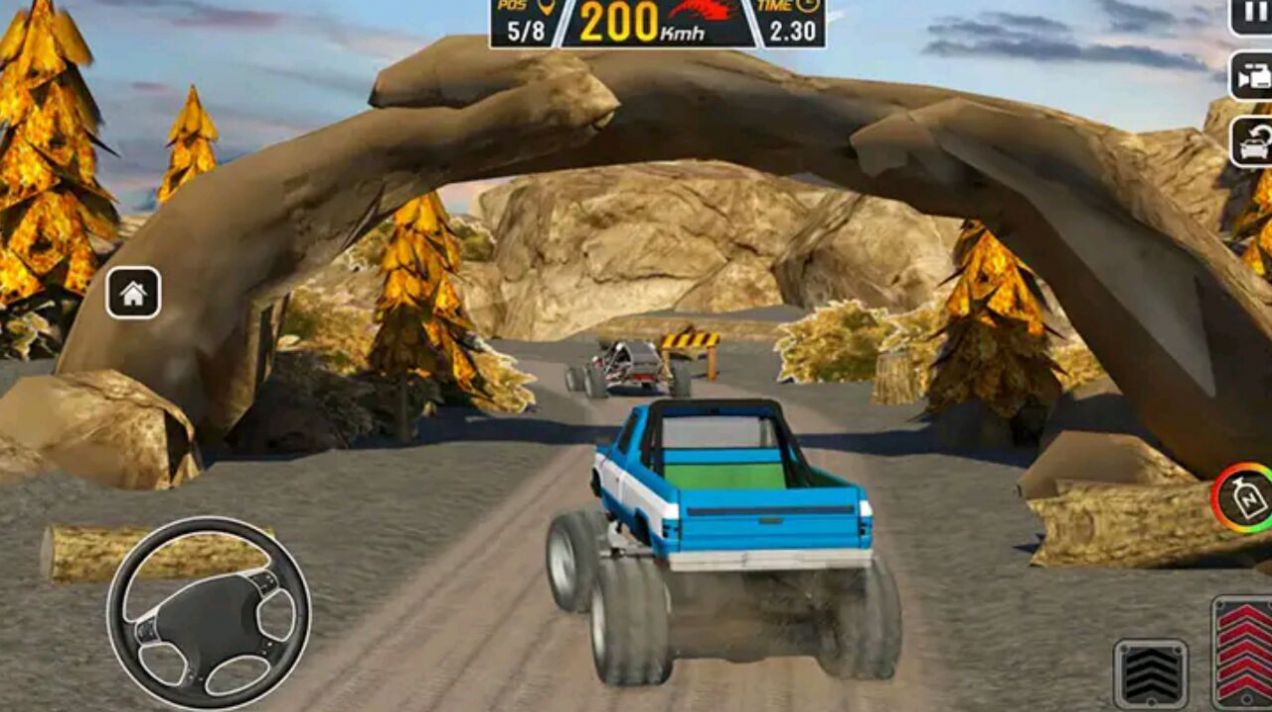Click the steering wheel control

click(209, 614)
